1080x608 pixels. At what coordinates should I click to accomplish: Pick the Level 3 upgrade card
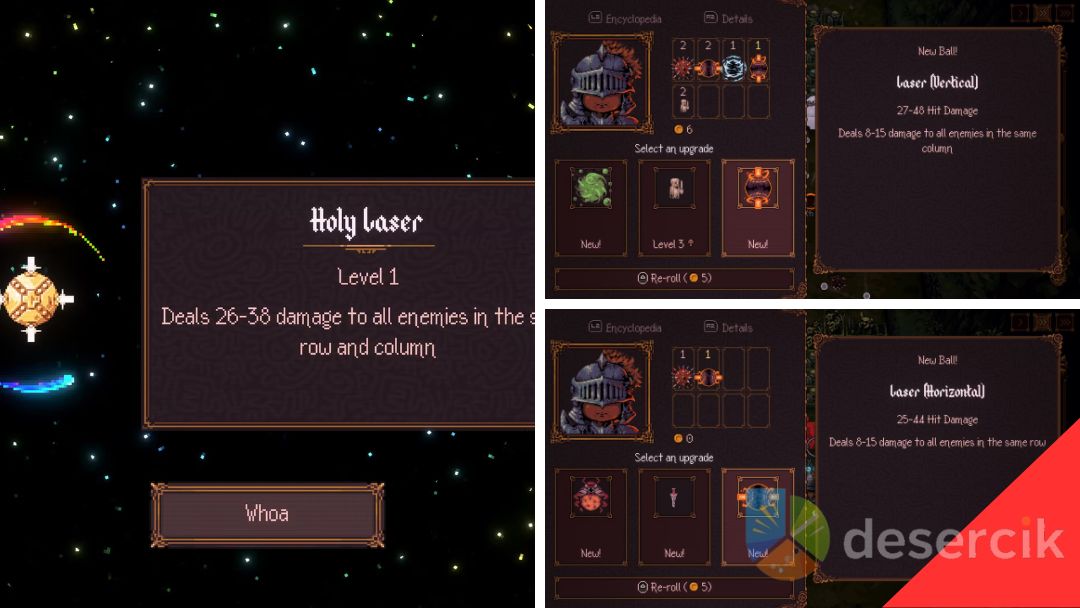[674, 206]
